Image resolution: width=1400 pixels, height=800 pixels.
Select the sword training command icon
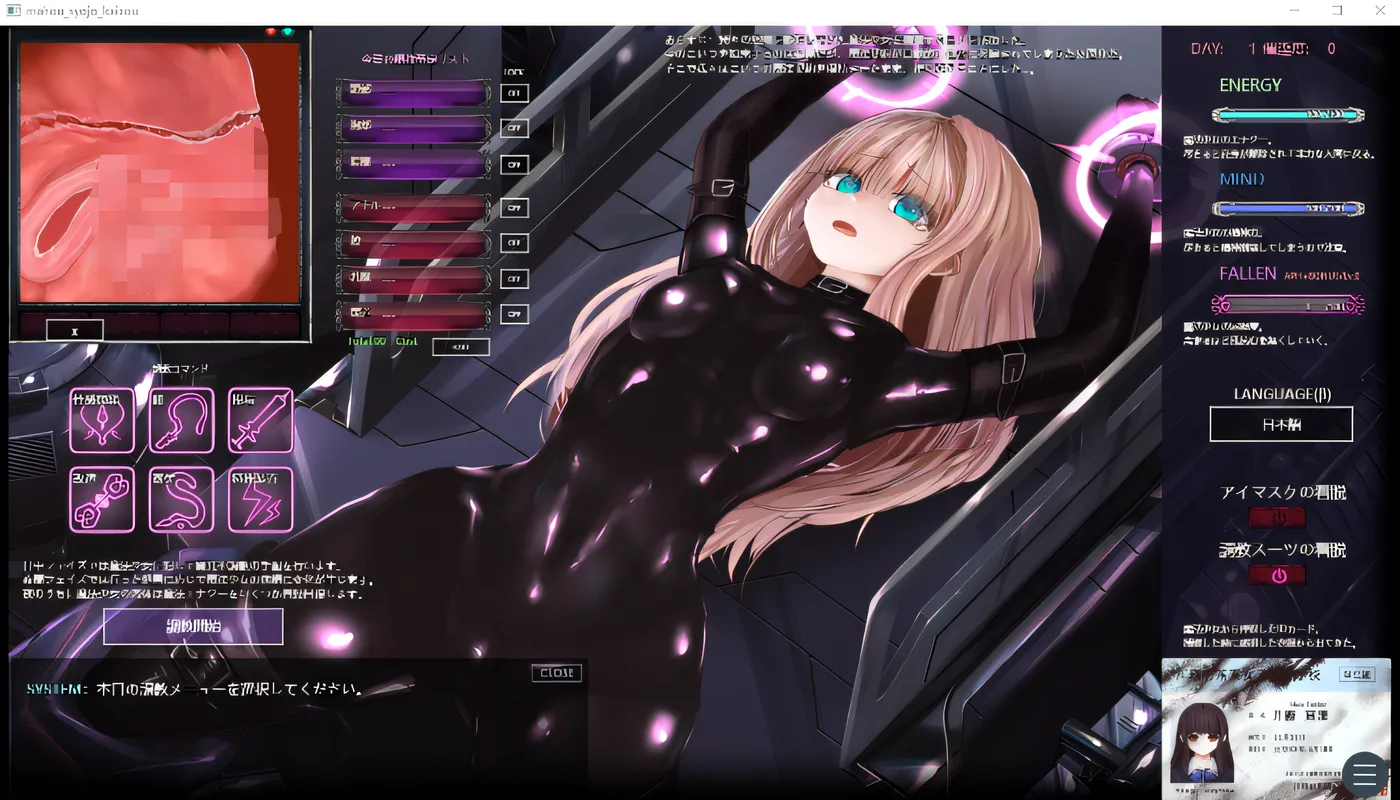click(x=260, y=421)
